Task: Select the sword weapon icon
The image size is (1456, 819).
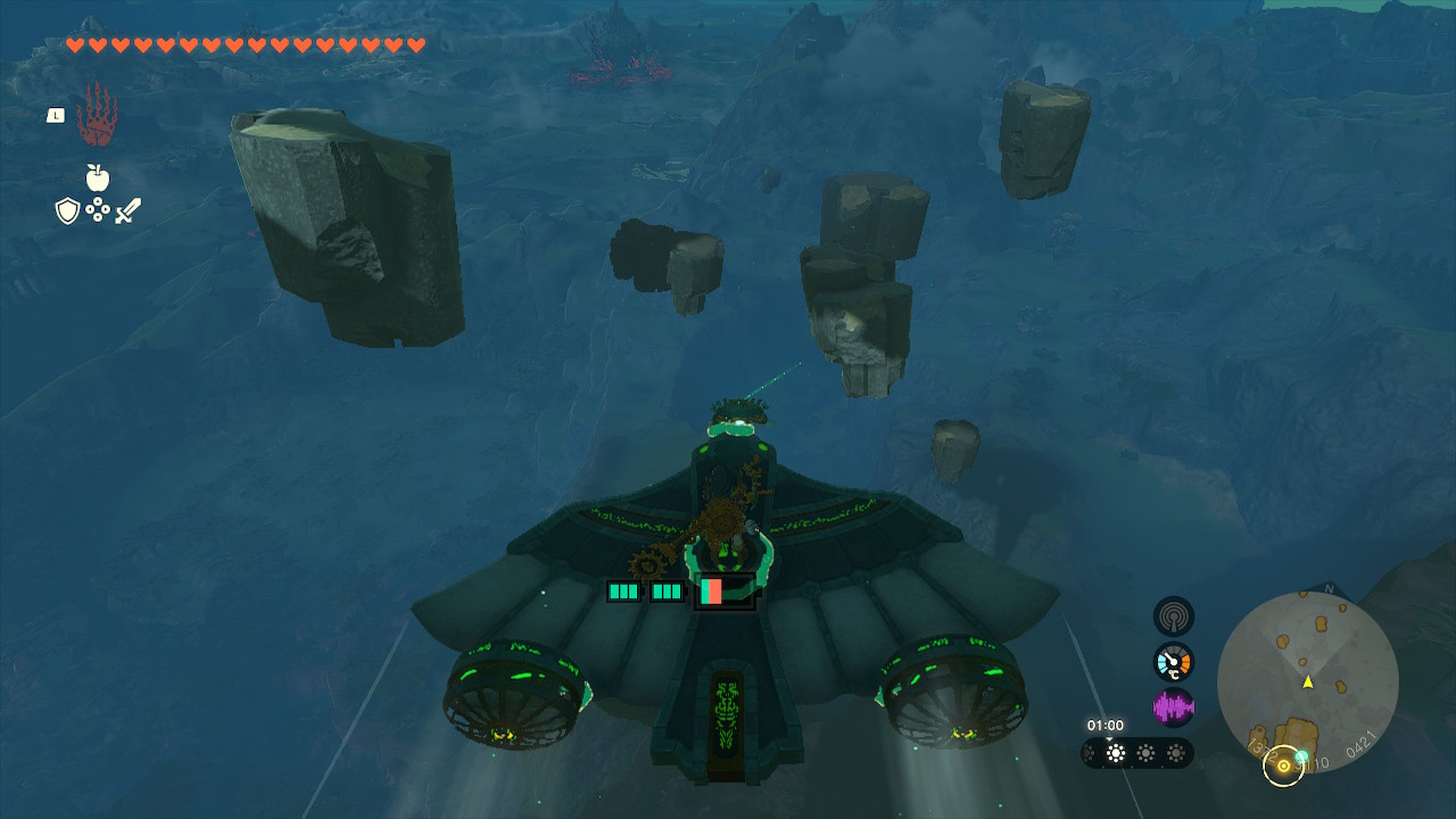Action: pyautogui.click(x=128, y=211)
